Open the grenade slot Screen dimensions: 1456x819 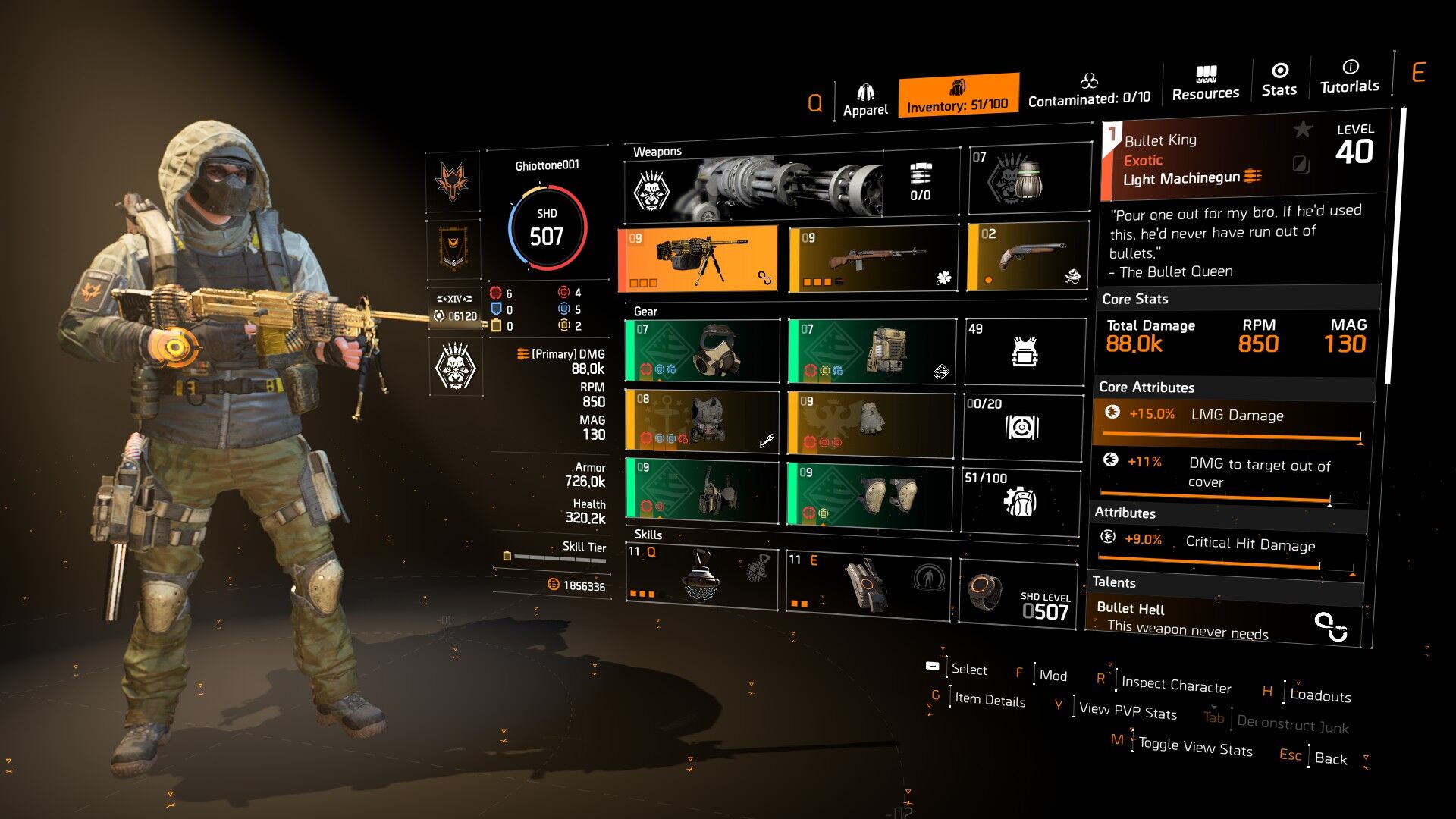[1028, 179]
